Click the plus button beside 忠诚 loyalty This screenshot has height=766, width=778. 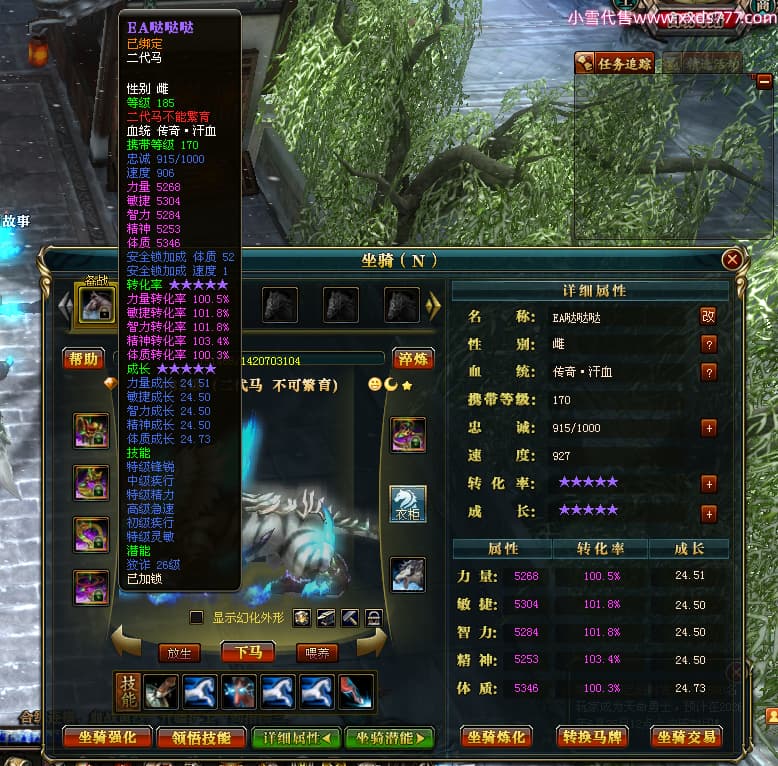pos(709,428)
